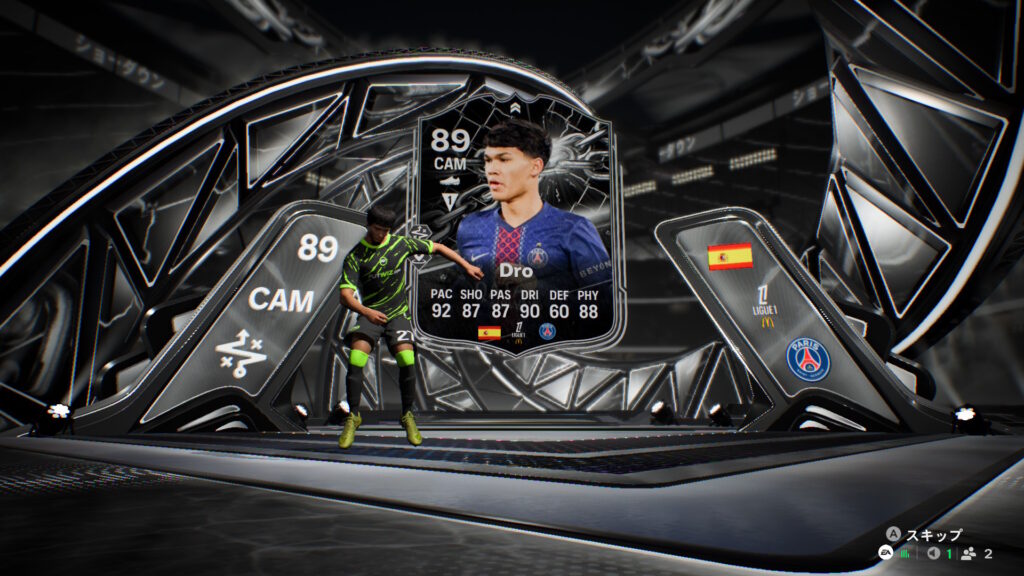
Task: Open the EA logo social overlay icon
Action: pos(885,553)
